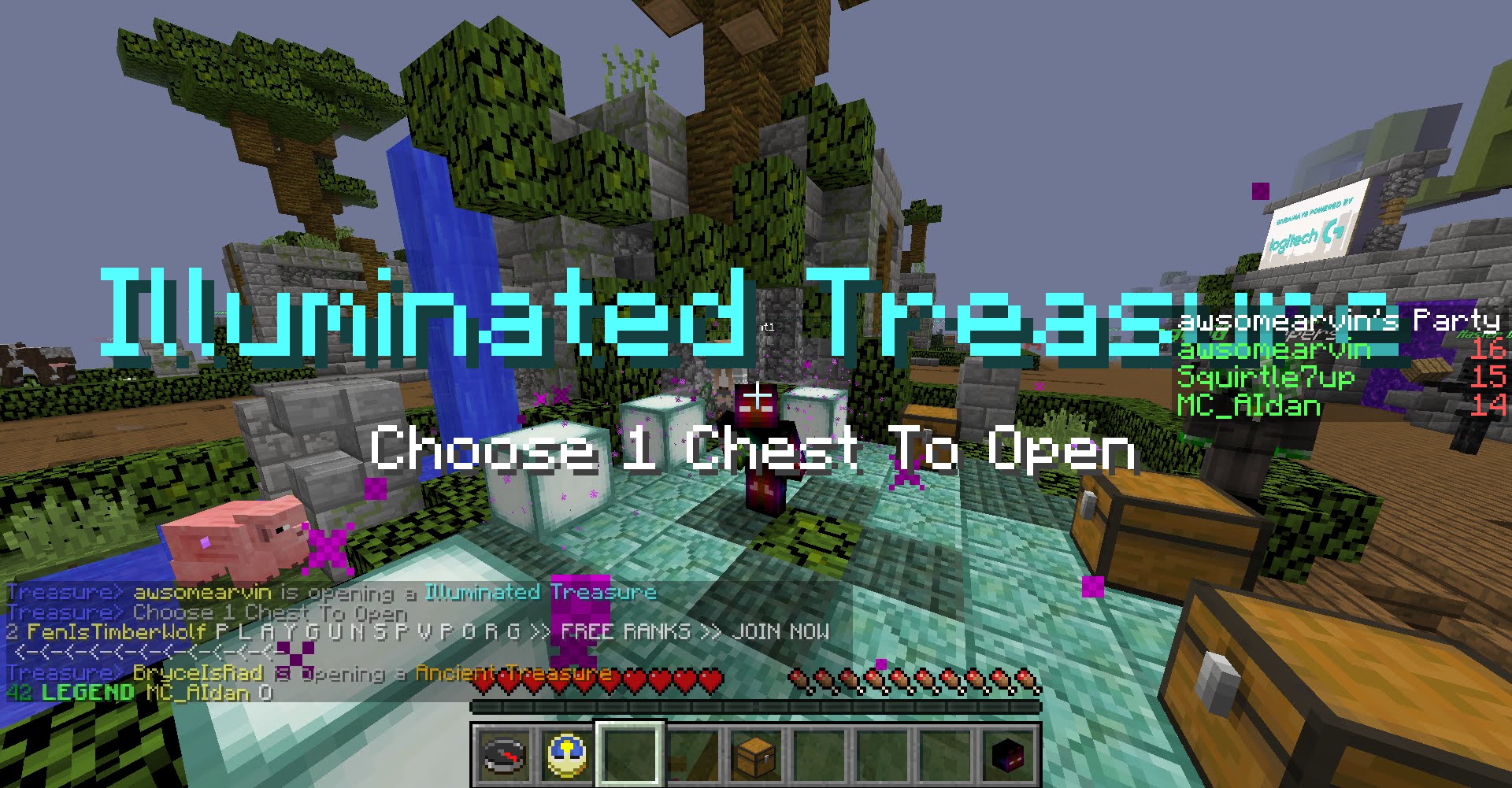Click the JOIN NOW link in chat
Viewport: 1512px width, 788px height.
(780, 630)
